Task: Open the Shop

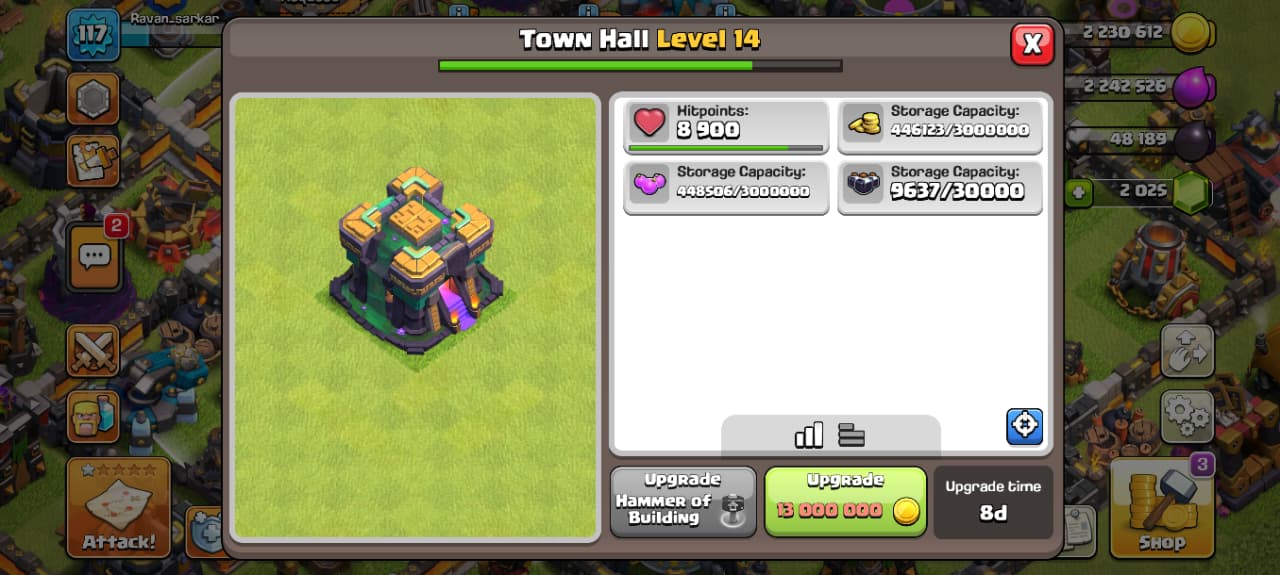Action: [x=1161, y=508]
